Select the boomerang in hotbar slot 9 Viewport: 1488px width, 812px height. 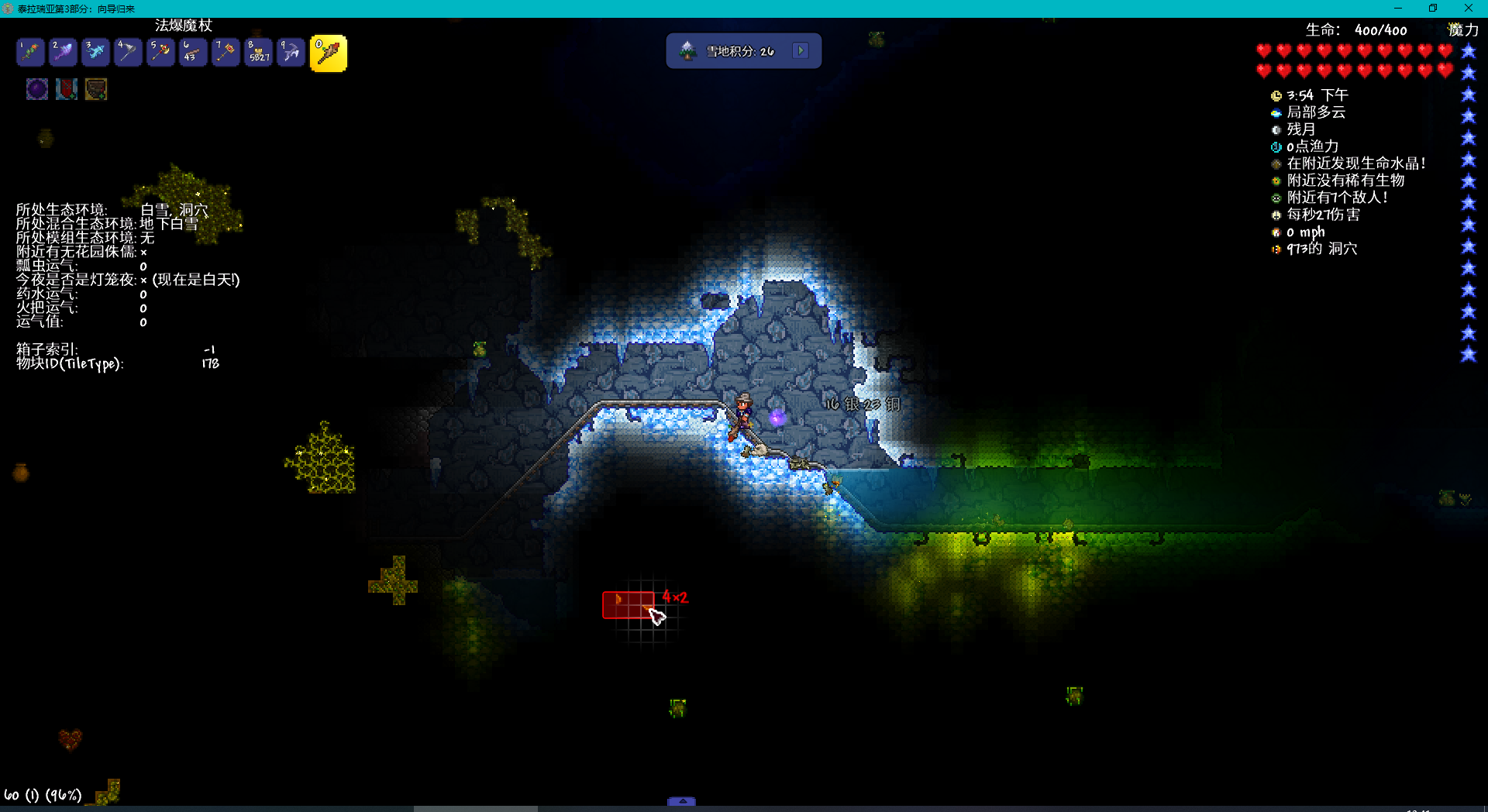[x=290, y=52]
